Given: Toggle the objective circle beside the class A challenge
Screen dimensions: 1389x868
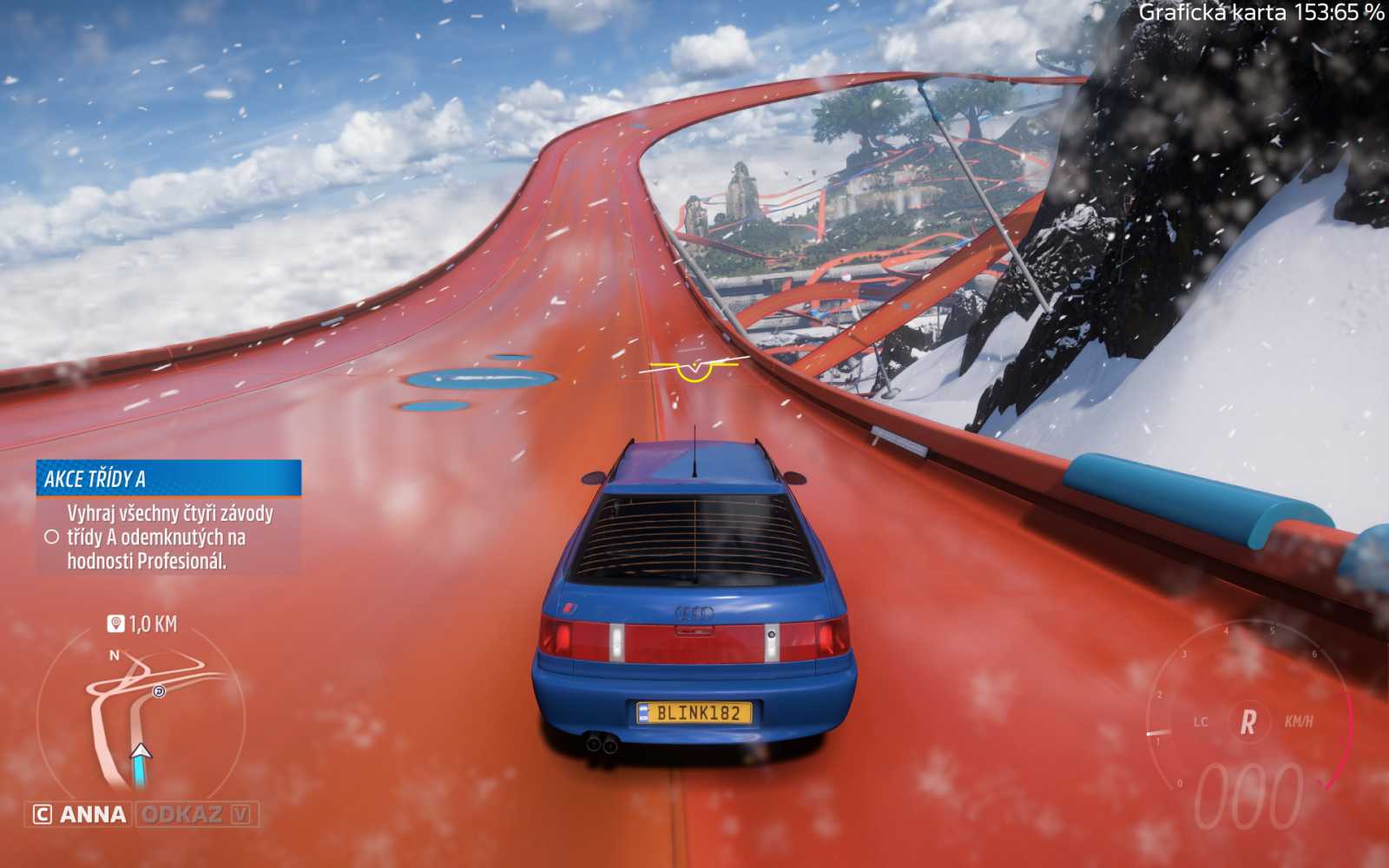Looking at the screenshot, I should [x=53, y=536].
